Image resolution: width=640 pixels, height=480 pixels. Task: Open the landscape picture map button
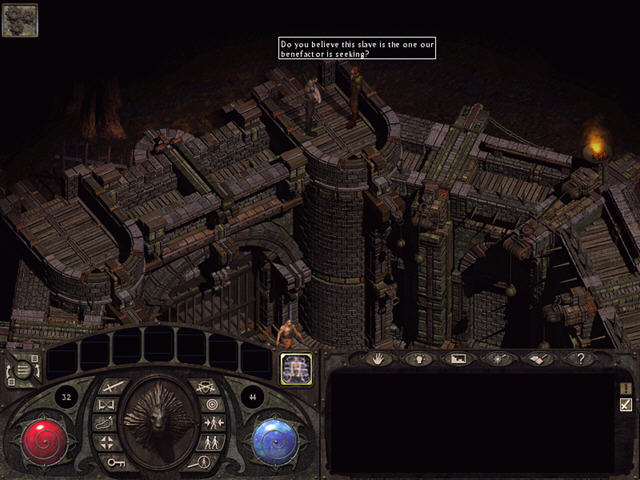point(459,358)
